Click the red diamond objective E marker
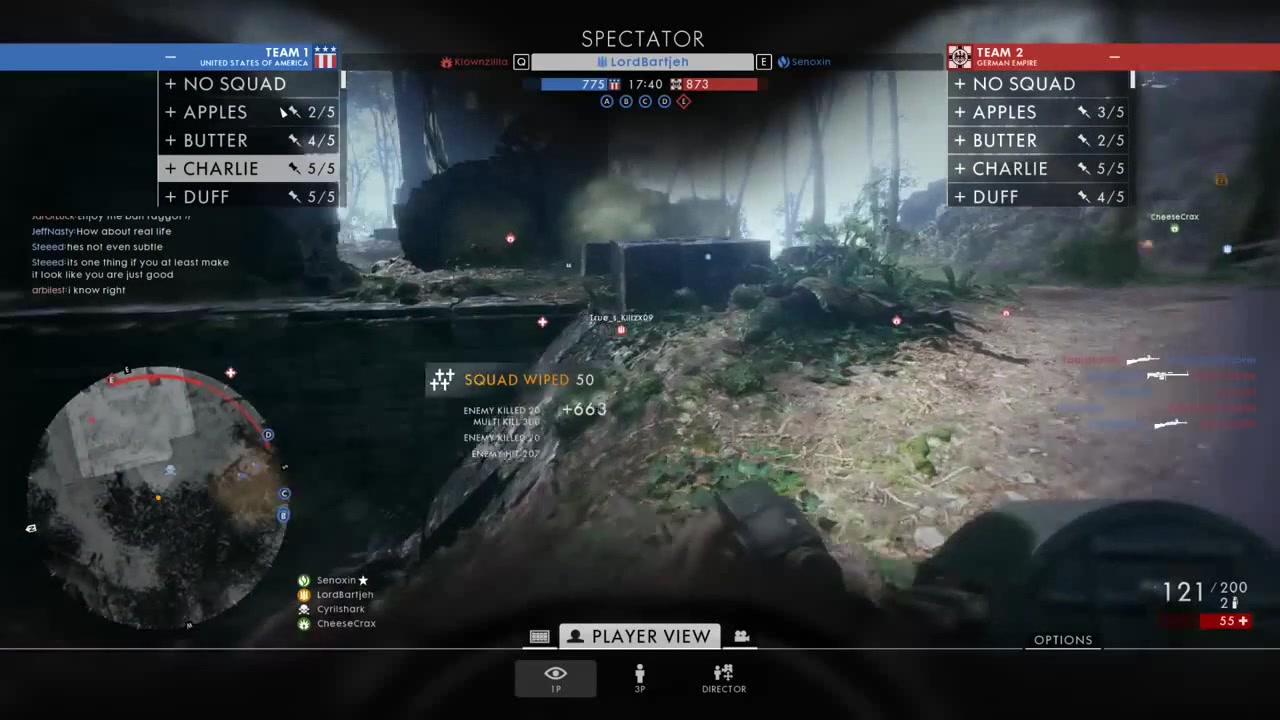Viewport: 1280px width, 720px height. coord(684,101)
